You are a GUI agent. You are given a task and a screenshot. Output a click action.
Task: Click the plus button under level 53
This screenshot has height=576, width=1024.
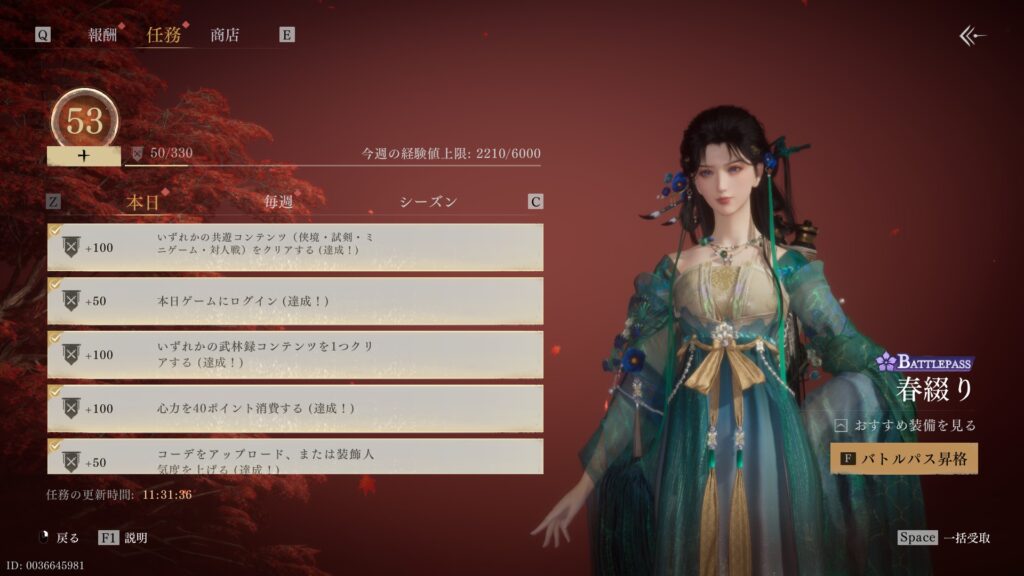tap(84, 156)
